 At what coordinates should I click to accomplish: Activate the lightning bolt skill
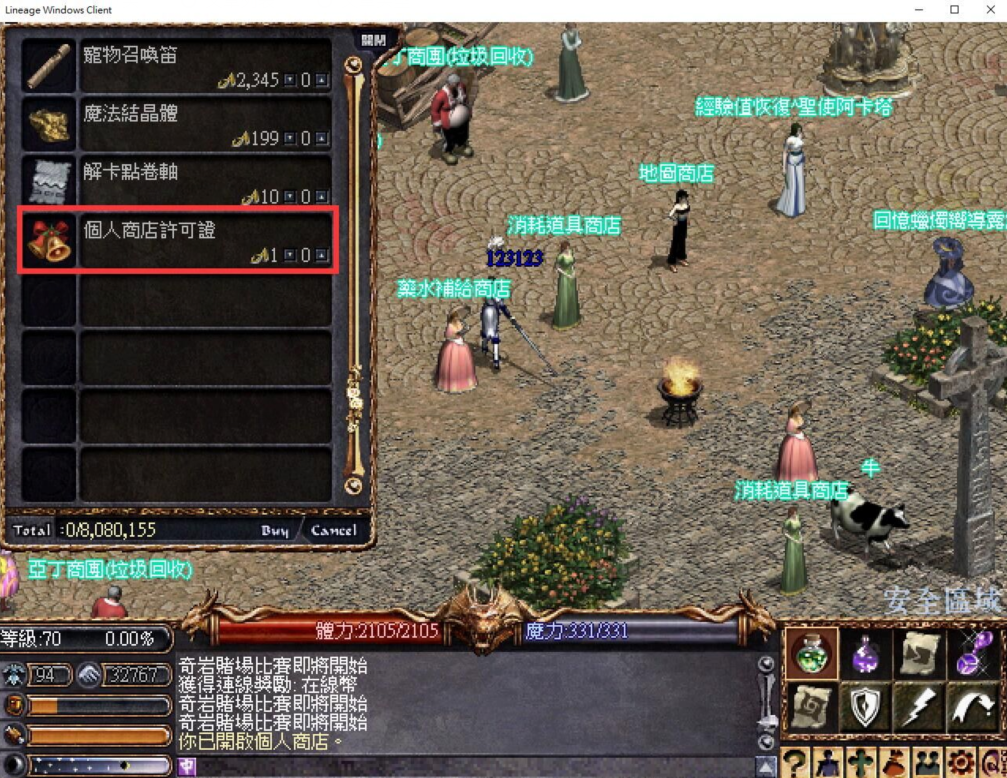point(918,706)
